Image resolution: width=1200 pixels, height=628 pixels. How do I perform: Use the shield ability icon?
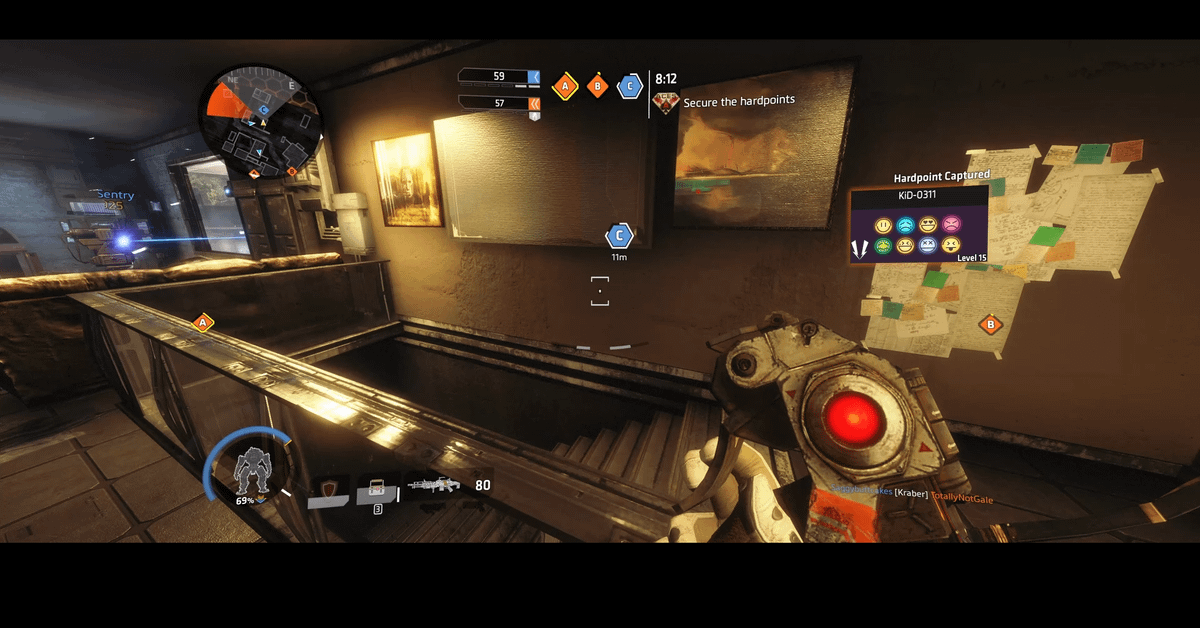coord(329,489)
